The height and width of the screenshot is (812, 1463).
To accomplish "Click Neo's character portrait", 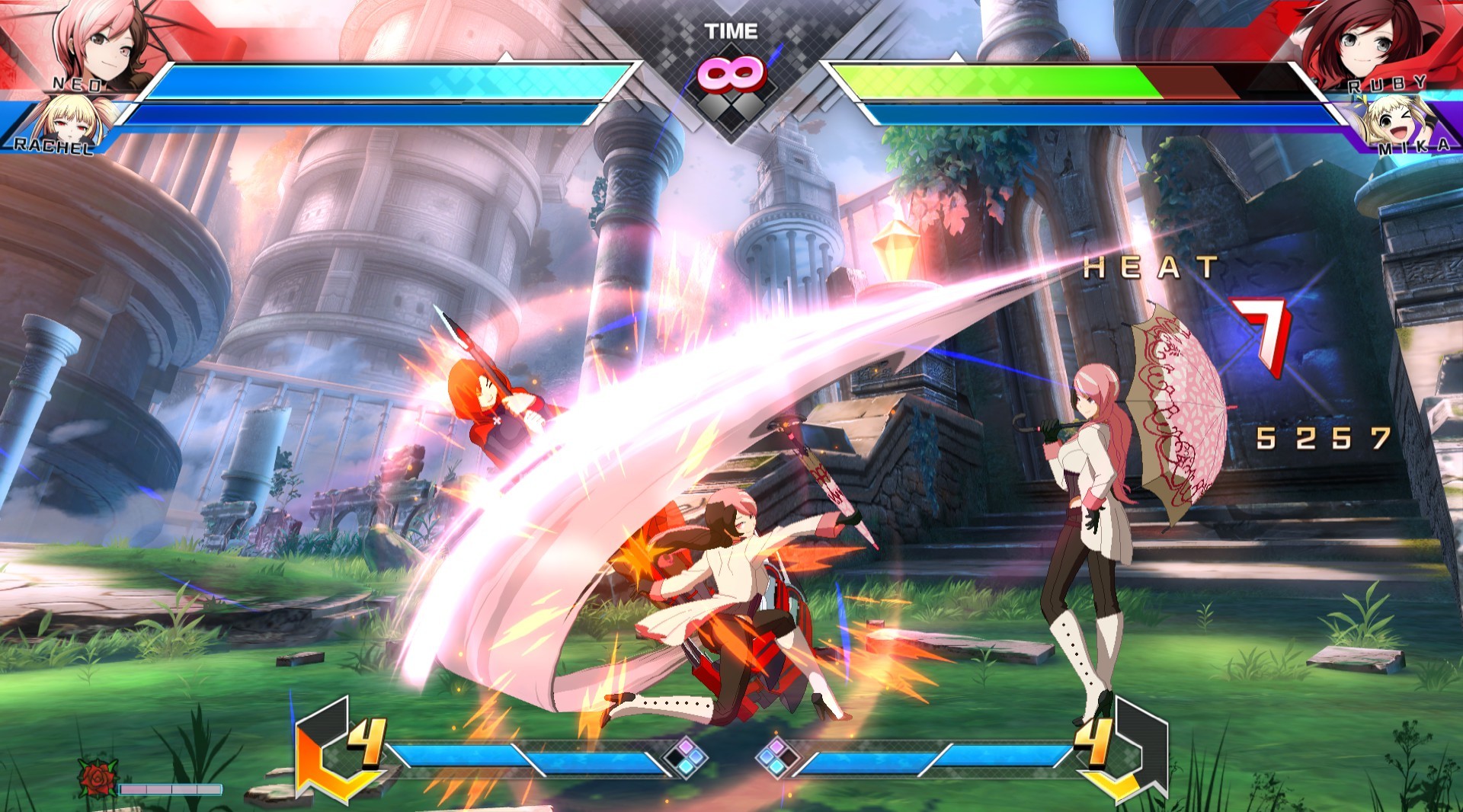I will tap(103, 42).
